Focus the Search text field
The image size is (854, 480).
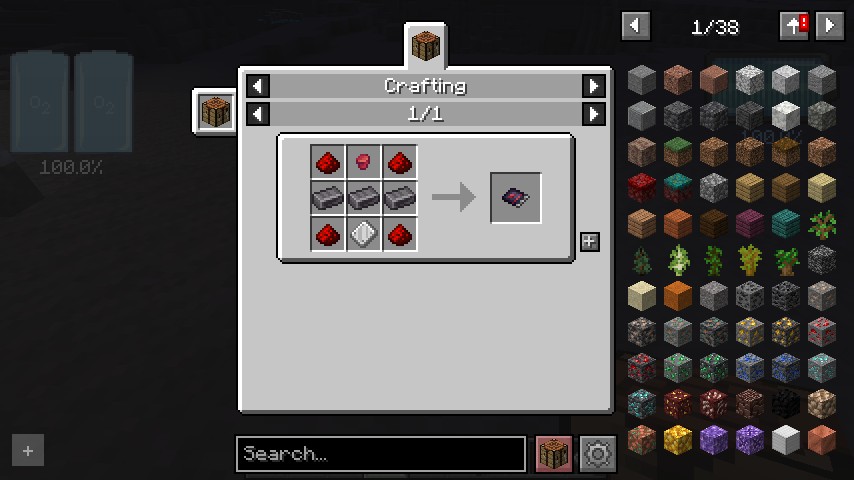[x=380, y=454]
